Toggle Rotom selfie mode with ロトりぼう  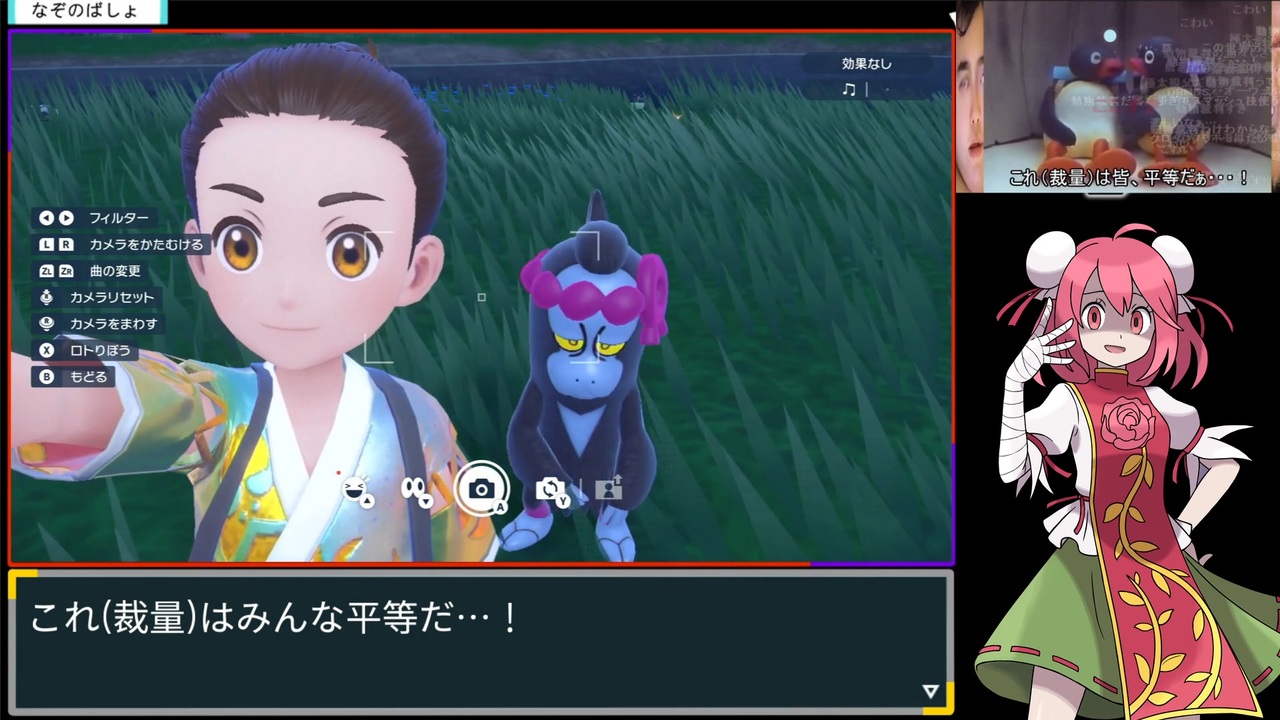tap(99, 350)
